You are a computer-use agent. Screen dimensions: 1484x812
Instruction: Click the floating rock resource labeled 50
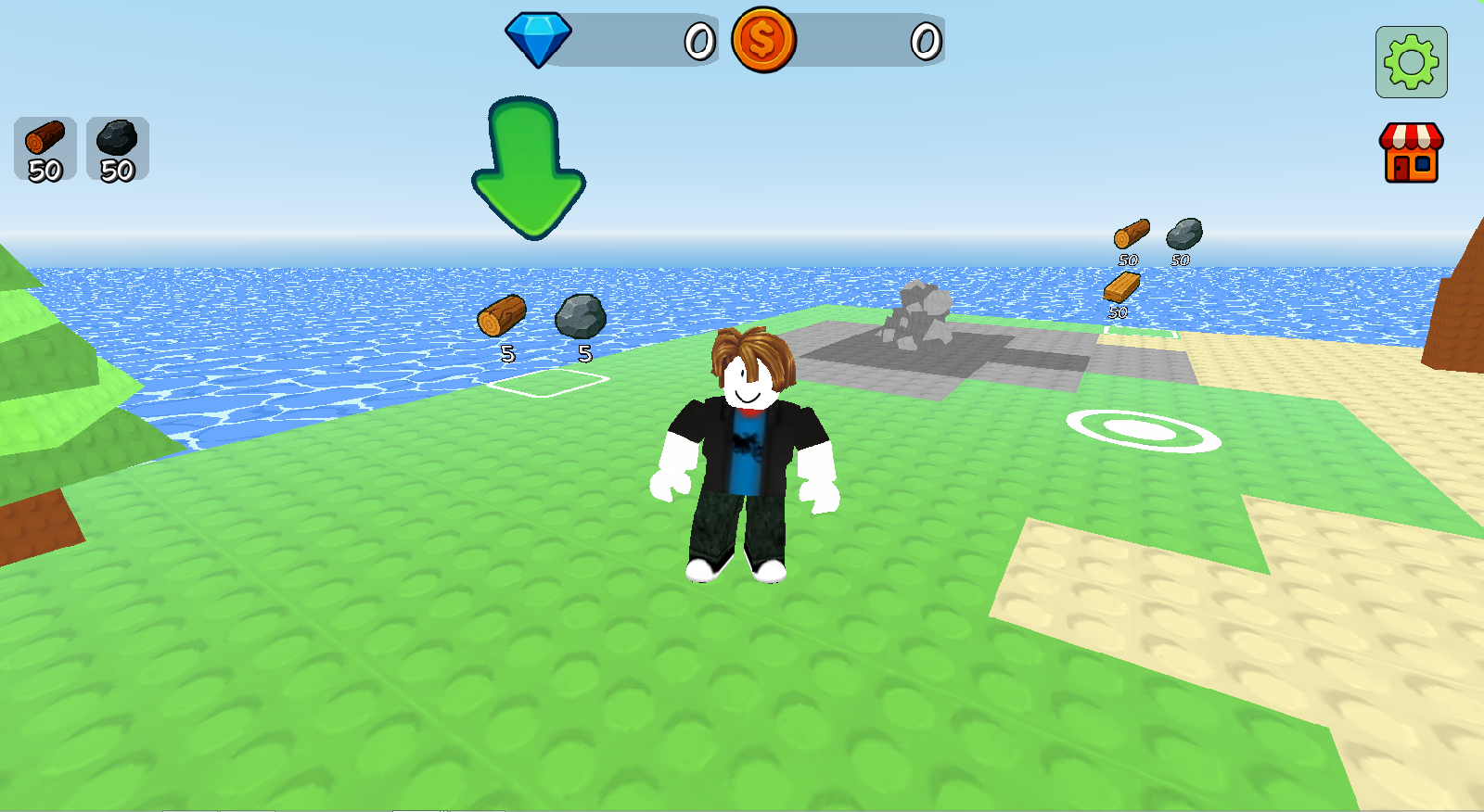click(x=1183, y=233)
